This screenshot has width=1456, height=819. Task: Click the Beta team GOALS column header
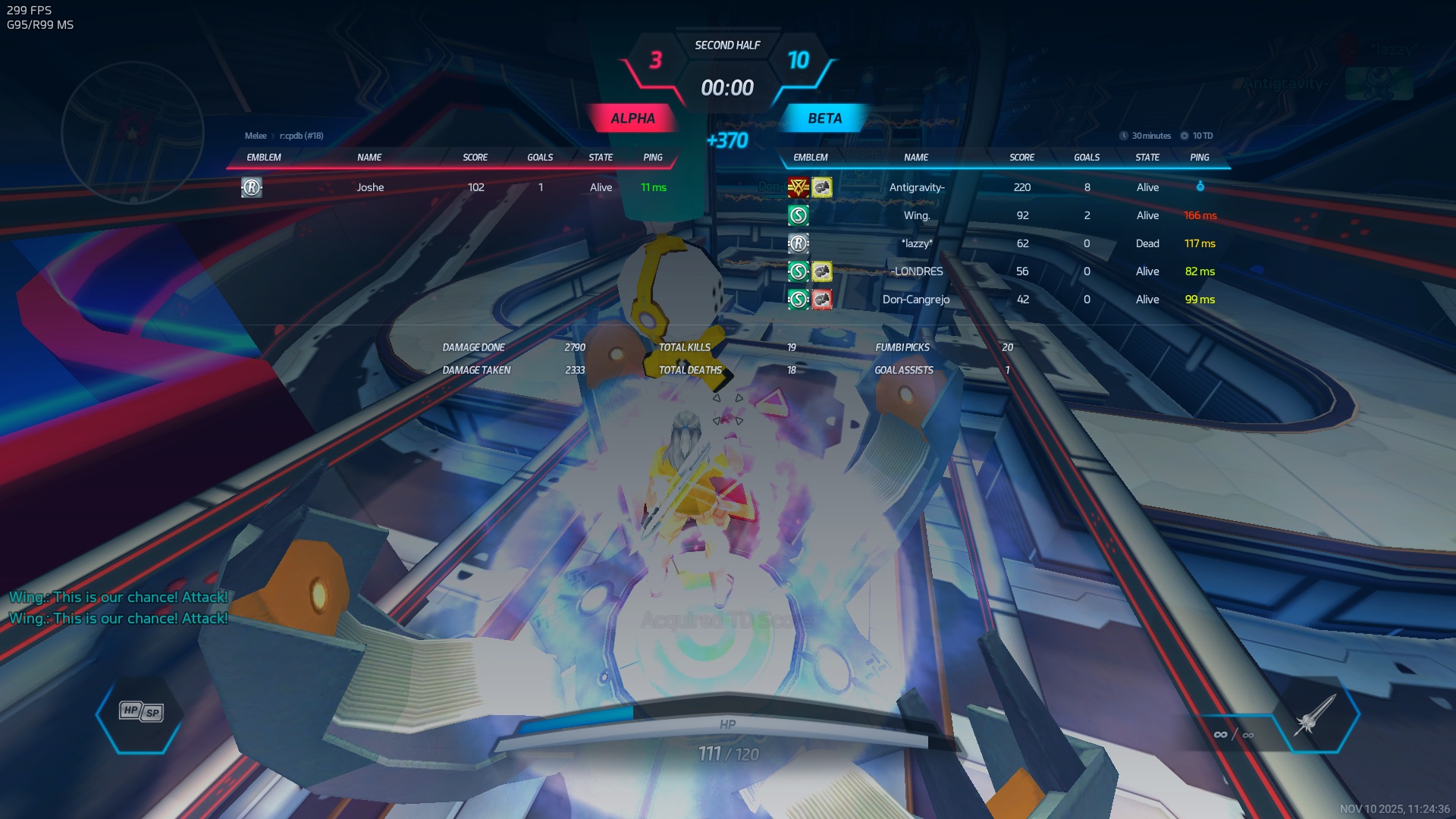(x=1087, y=158)
